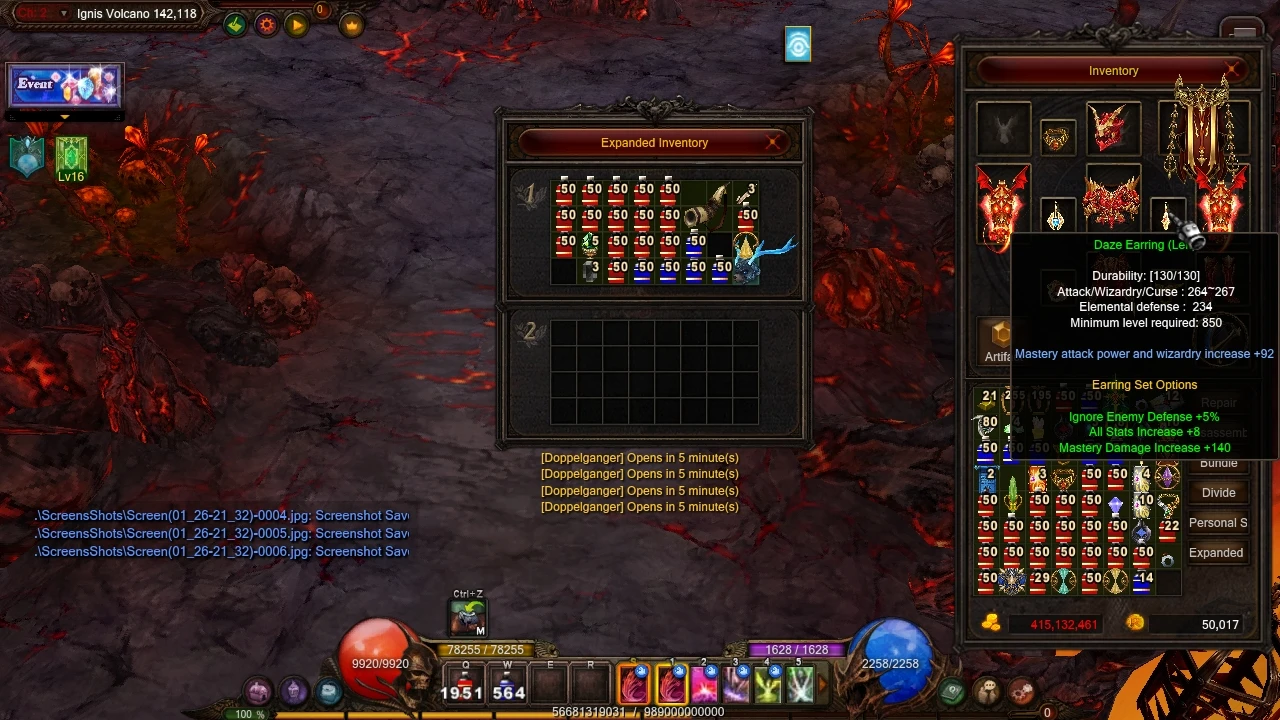Click the green arrow icon in top bar
Viewport: 1280px width, 720px height.
(x=235, y=25)
